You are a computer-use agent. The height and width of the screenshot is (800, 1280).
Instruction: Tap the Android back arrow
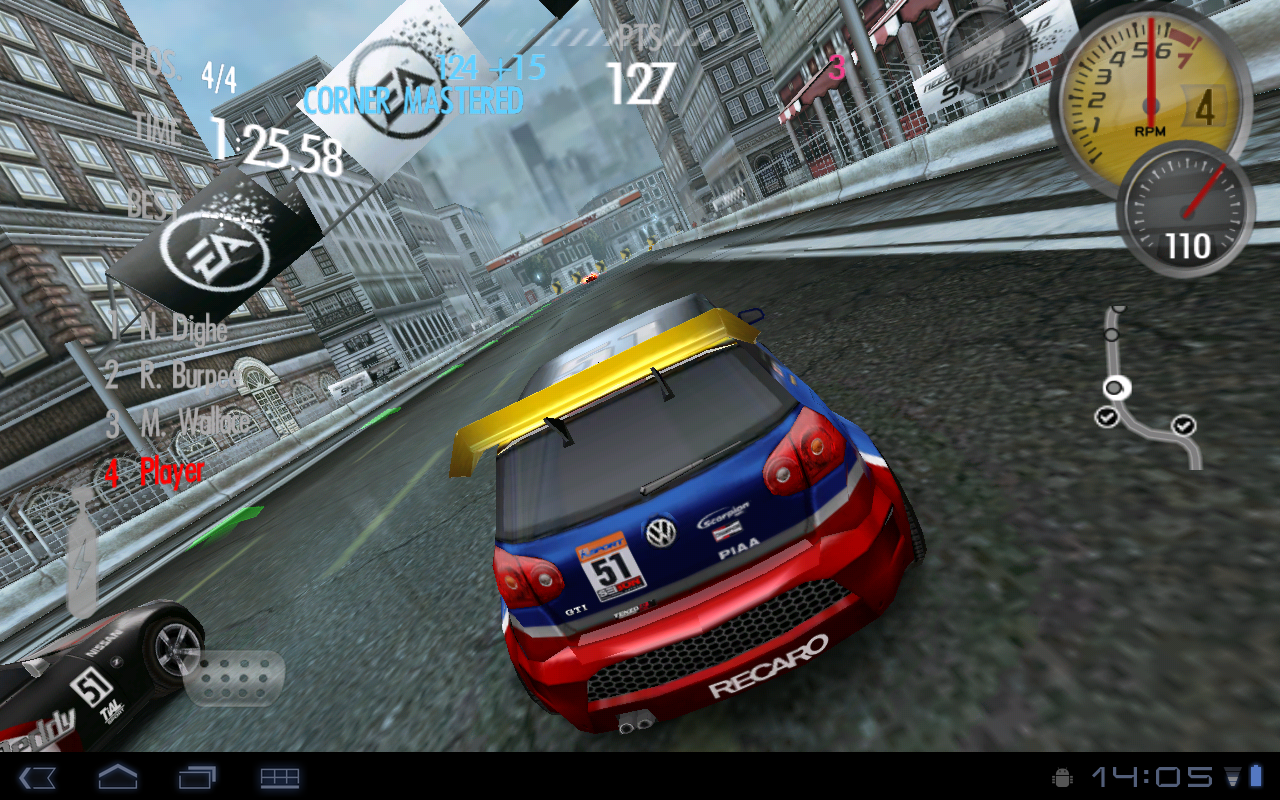37,777
